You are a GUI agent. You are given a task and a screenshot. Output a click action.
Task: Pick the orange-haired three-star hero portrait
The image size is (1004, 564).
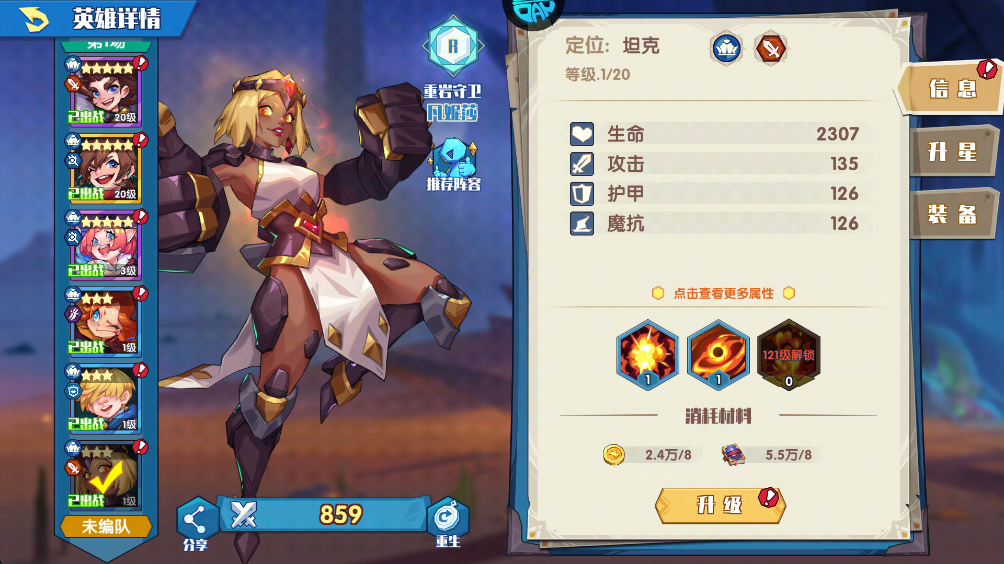(x=103, y=322)
